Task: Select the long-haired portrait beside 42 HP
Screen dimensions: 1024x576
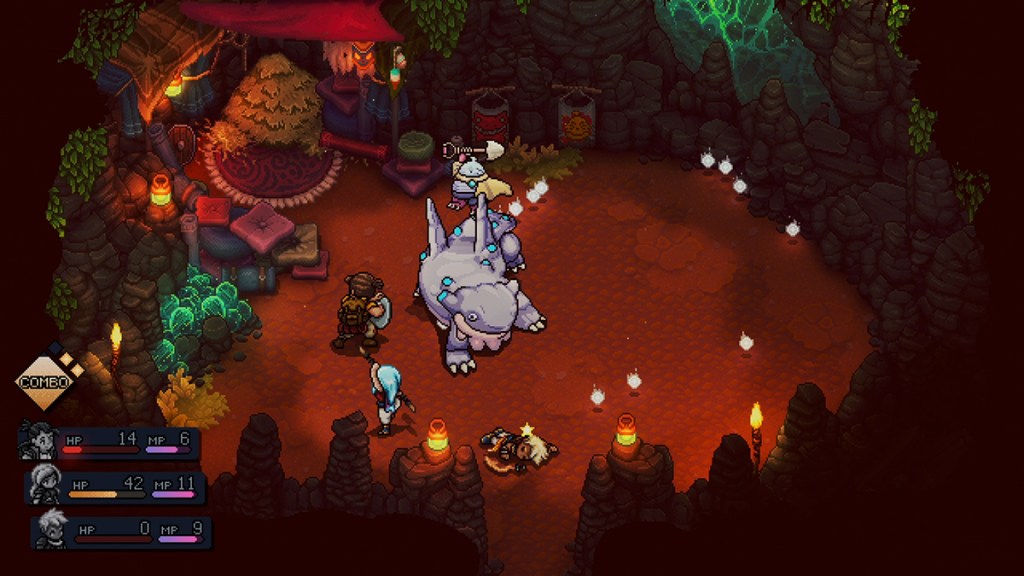Action: tap(45, 484)
